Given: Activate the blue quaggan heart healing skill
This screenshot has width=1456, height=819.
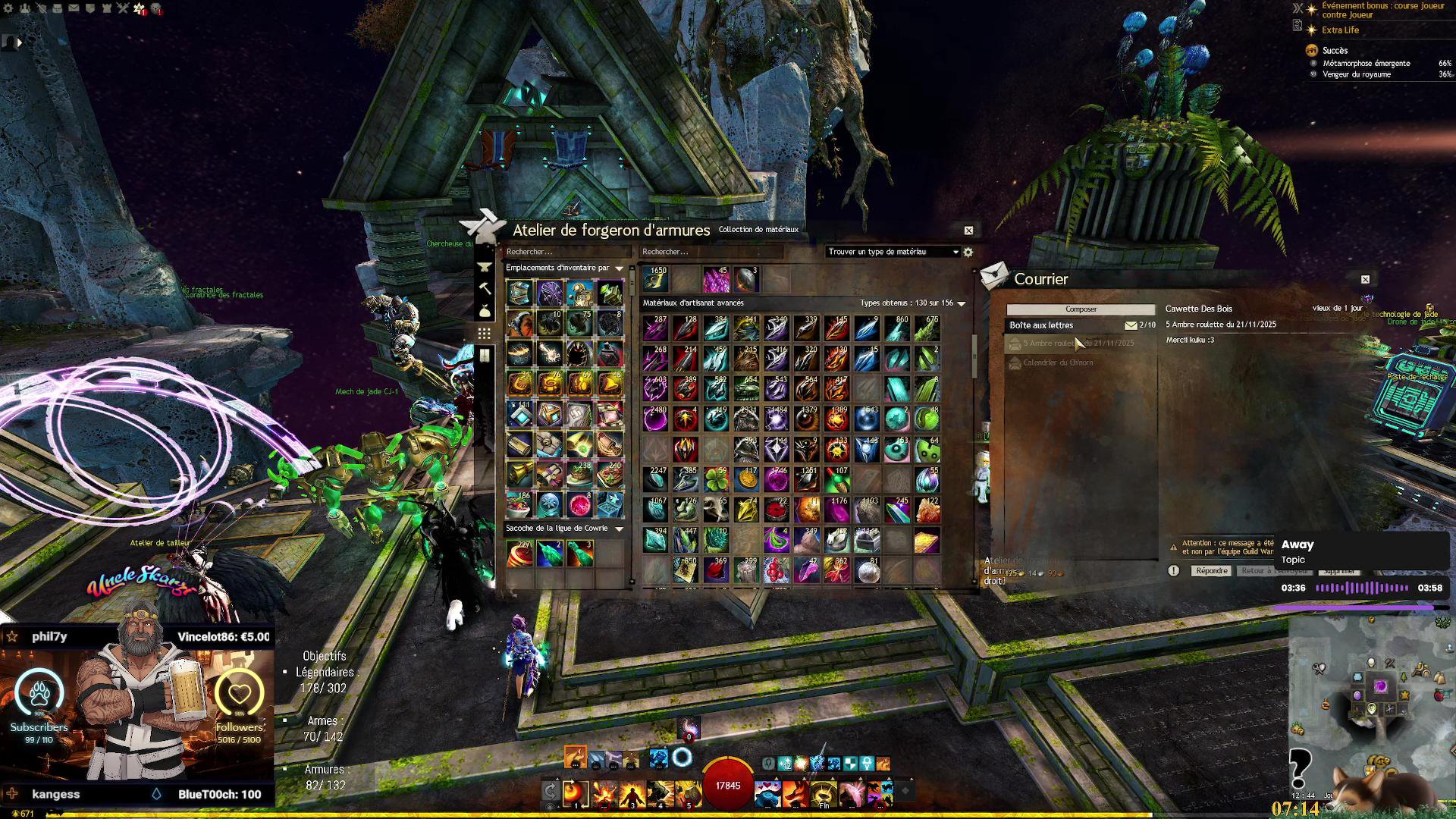Looking at the screenshot, I should [767, 792].
